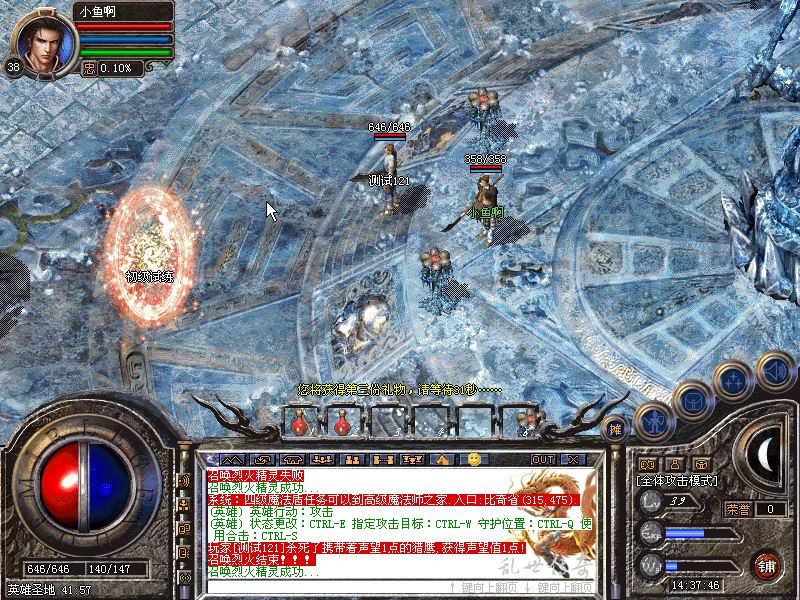Click the OUT button on chat bar
Screen dimensions: 800x600
pos(543,459)
